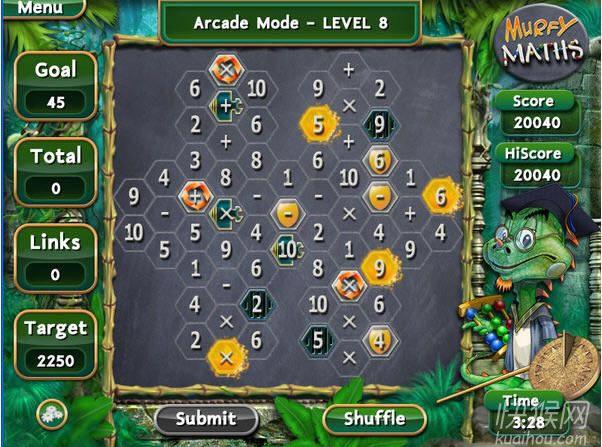
Task: Choose the glowing yellow 9 tile
Action: [378, 267]
